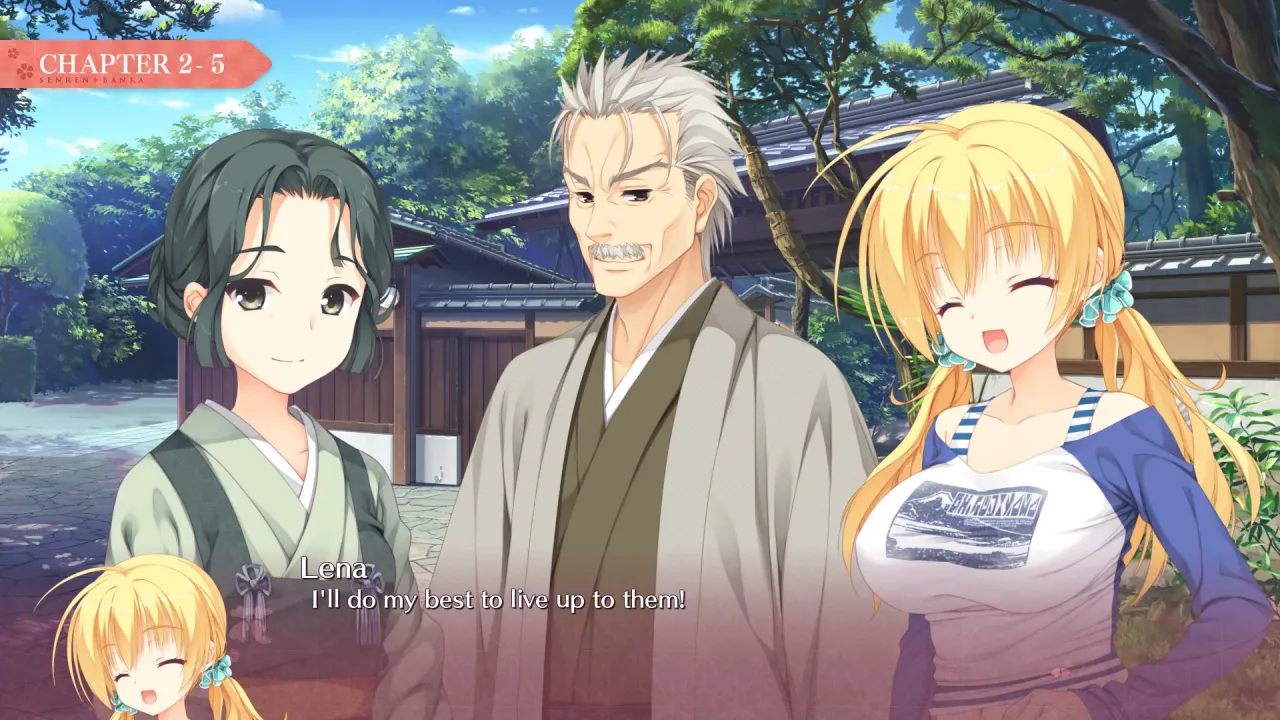Expand the SENREN BANKA subtitle text
Image resolution: width=1280 pixels, height=720 pixels.
tap(90, 80)
